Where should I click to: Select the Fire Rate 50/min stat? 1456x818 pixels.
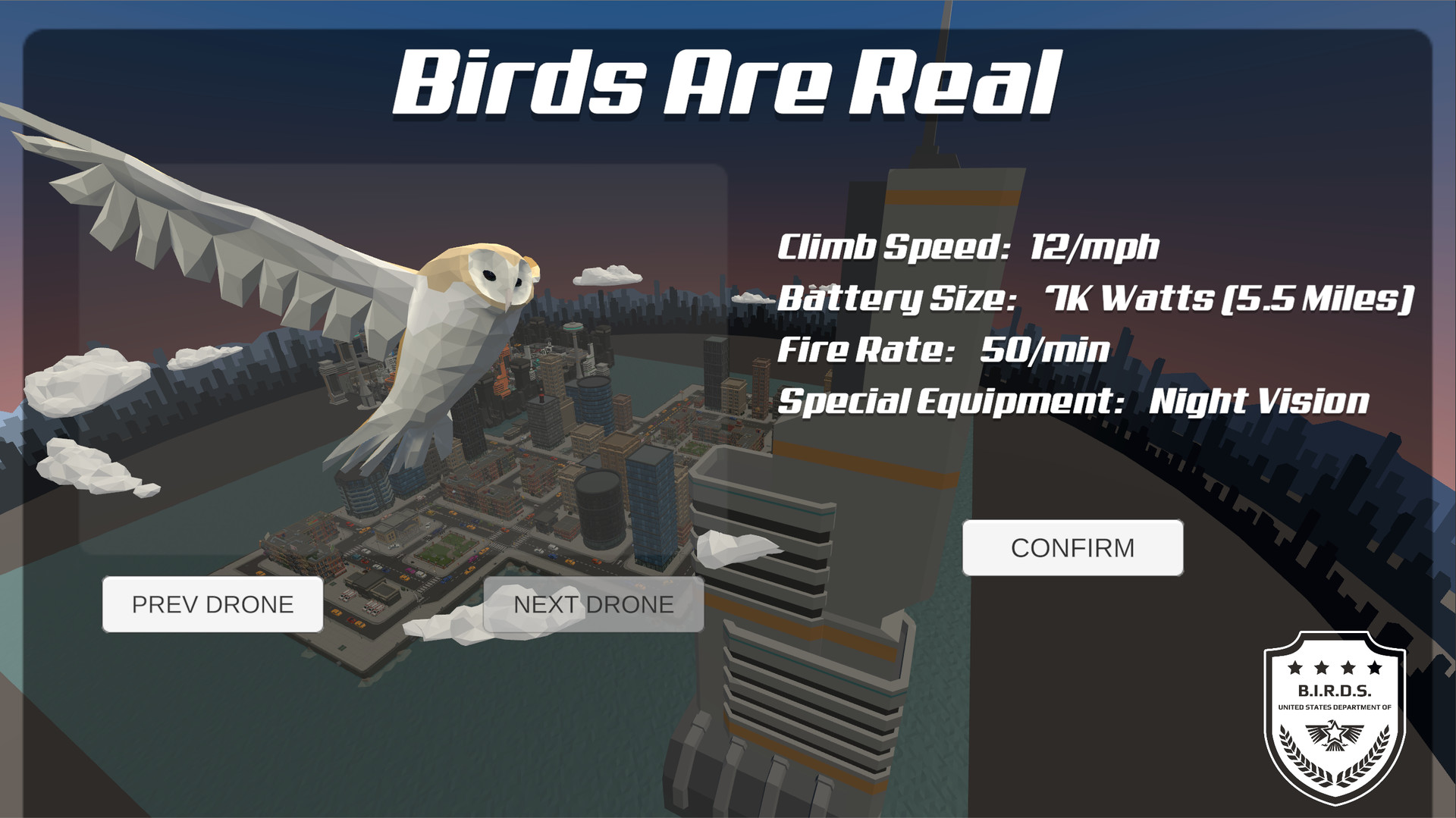click(x=944, y=349)
